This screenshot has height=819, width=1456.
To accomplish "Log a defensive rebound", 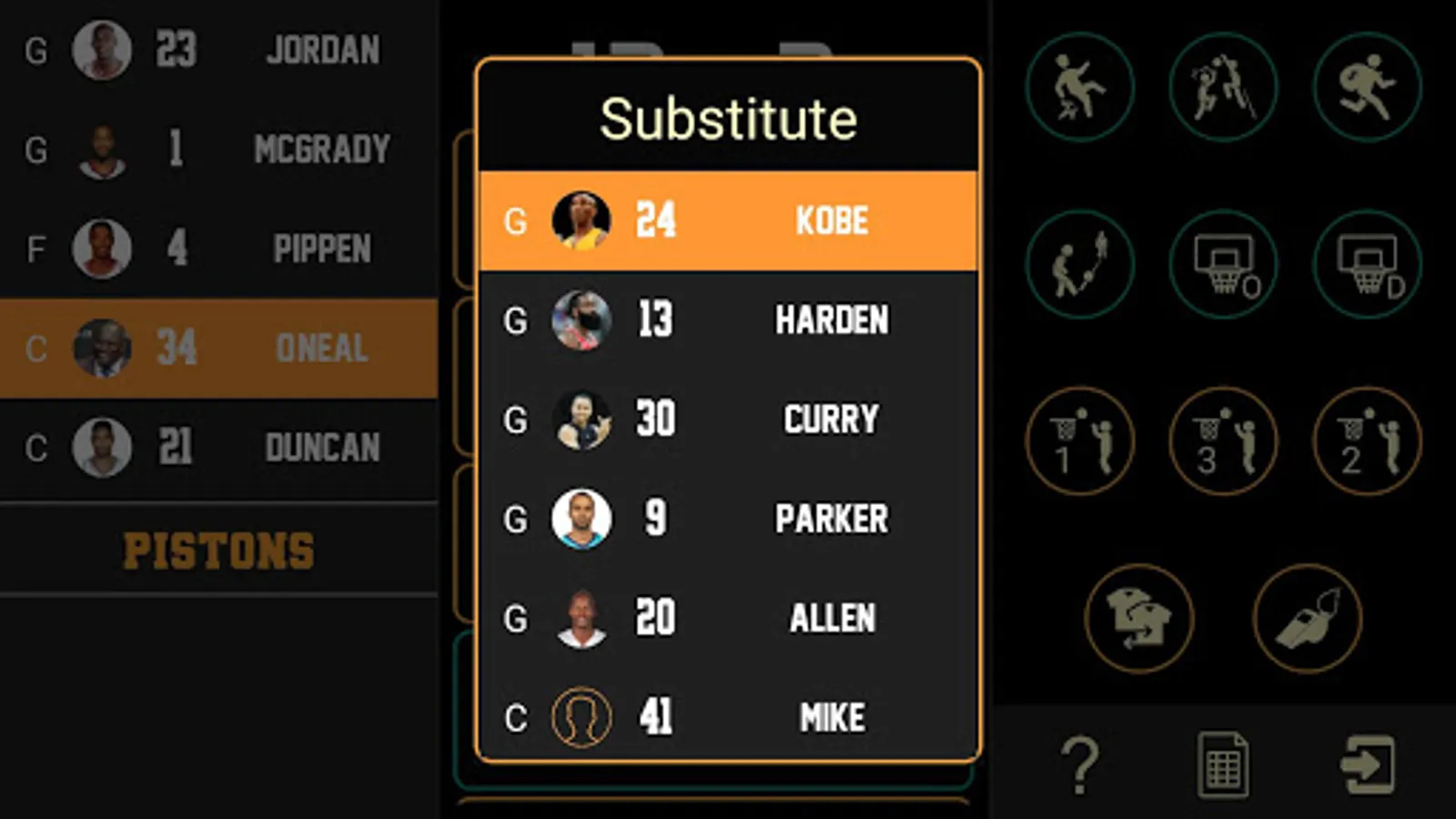I will (x=1367, y=264).
